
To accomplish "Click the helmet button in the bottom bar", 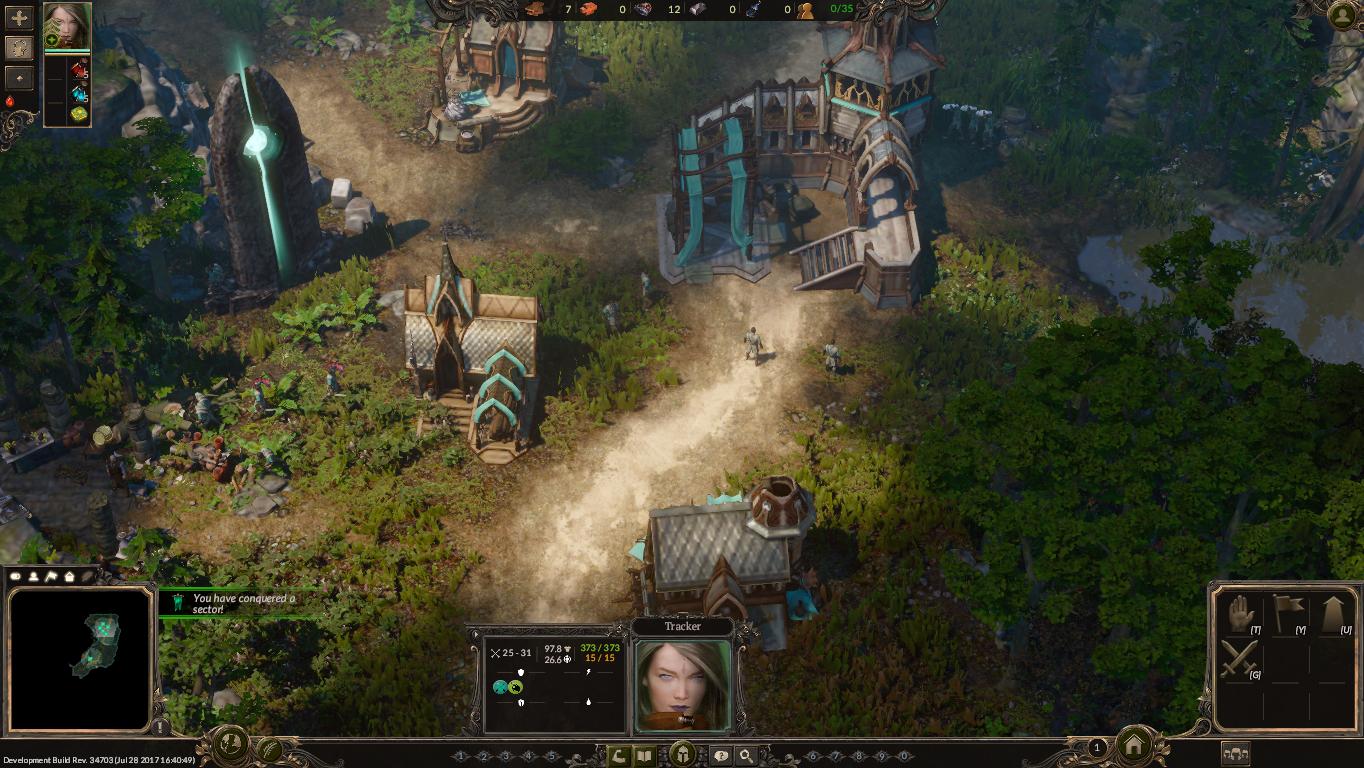I will pyautogui.click(x=683, y=754).
